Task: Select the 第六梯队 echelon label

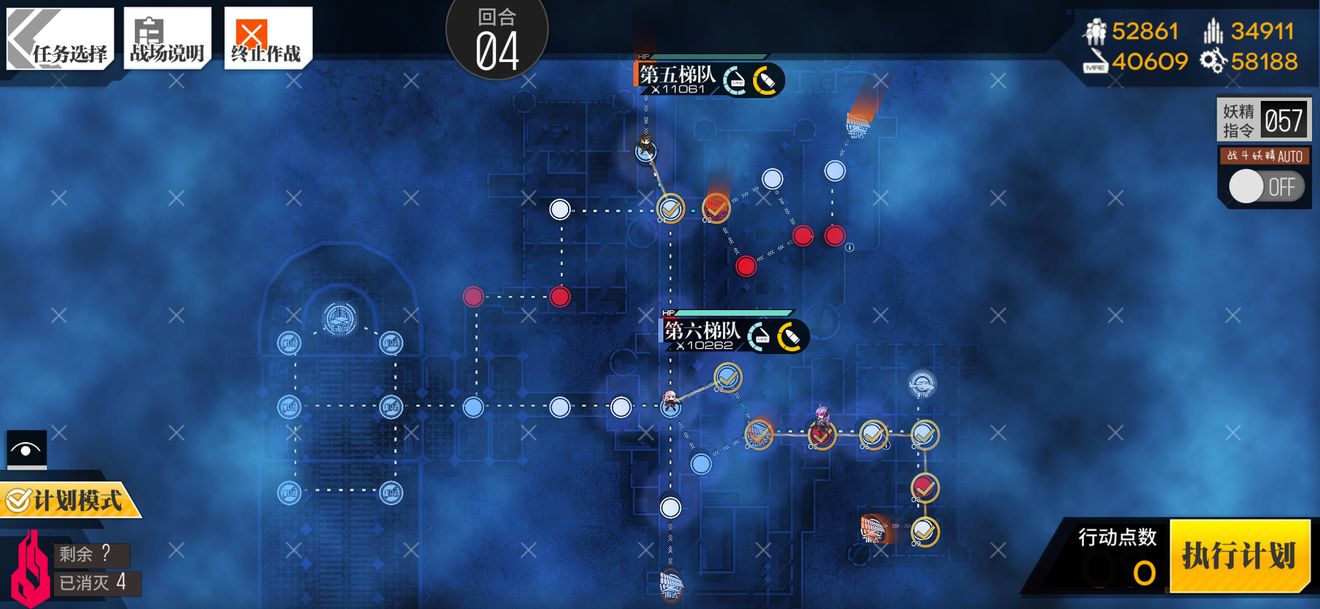Action: pyautogui.click(x=702, y=332)
